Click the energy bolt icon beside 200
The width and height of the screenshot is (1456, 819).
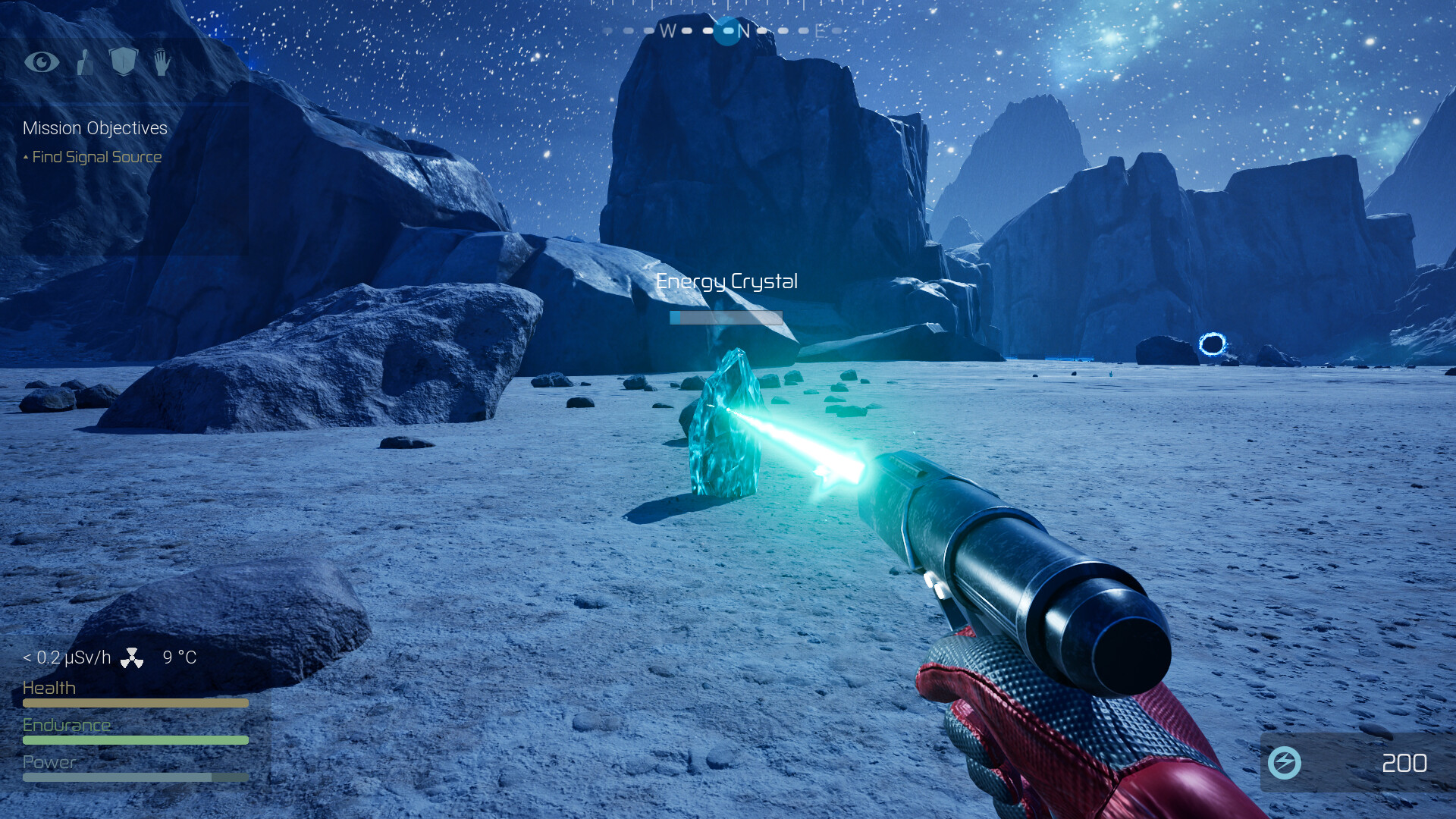1285,763
